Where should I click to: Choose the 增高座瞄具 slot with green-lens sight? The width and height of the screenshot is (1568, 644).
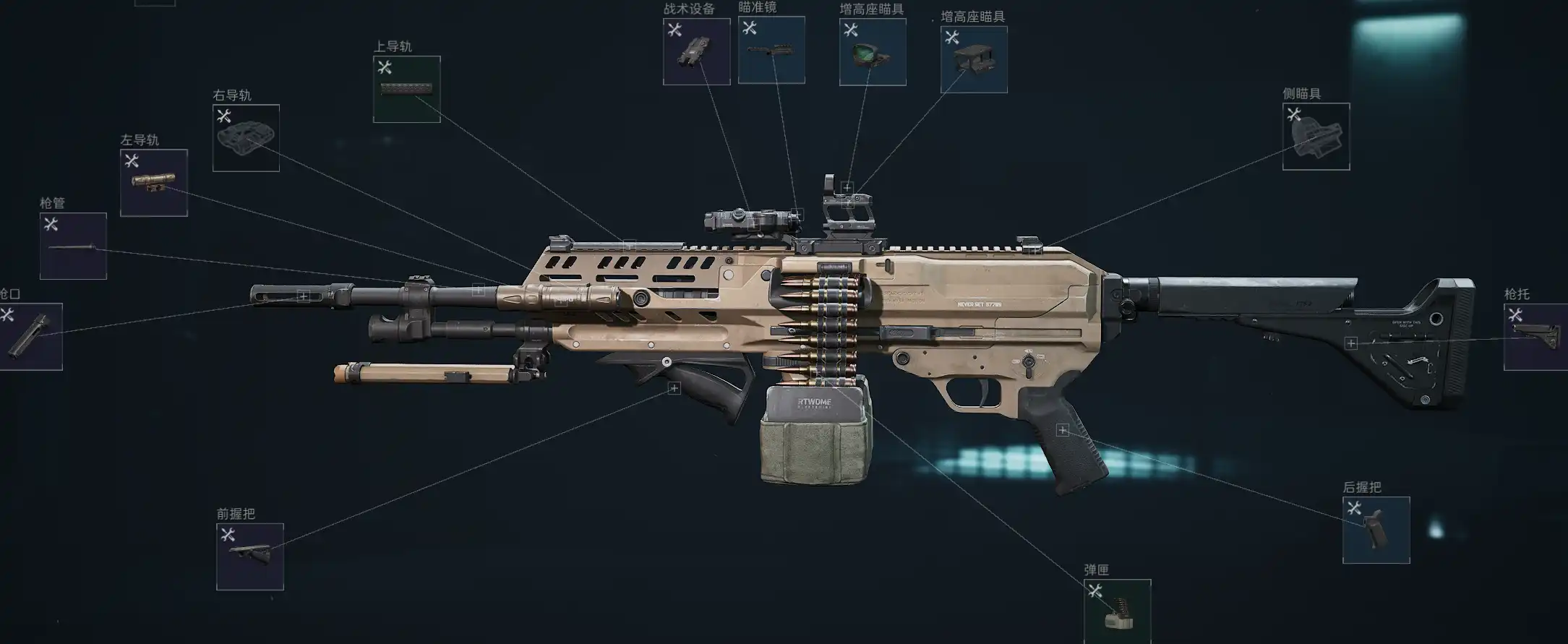click(873, 52)
